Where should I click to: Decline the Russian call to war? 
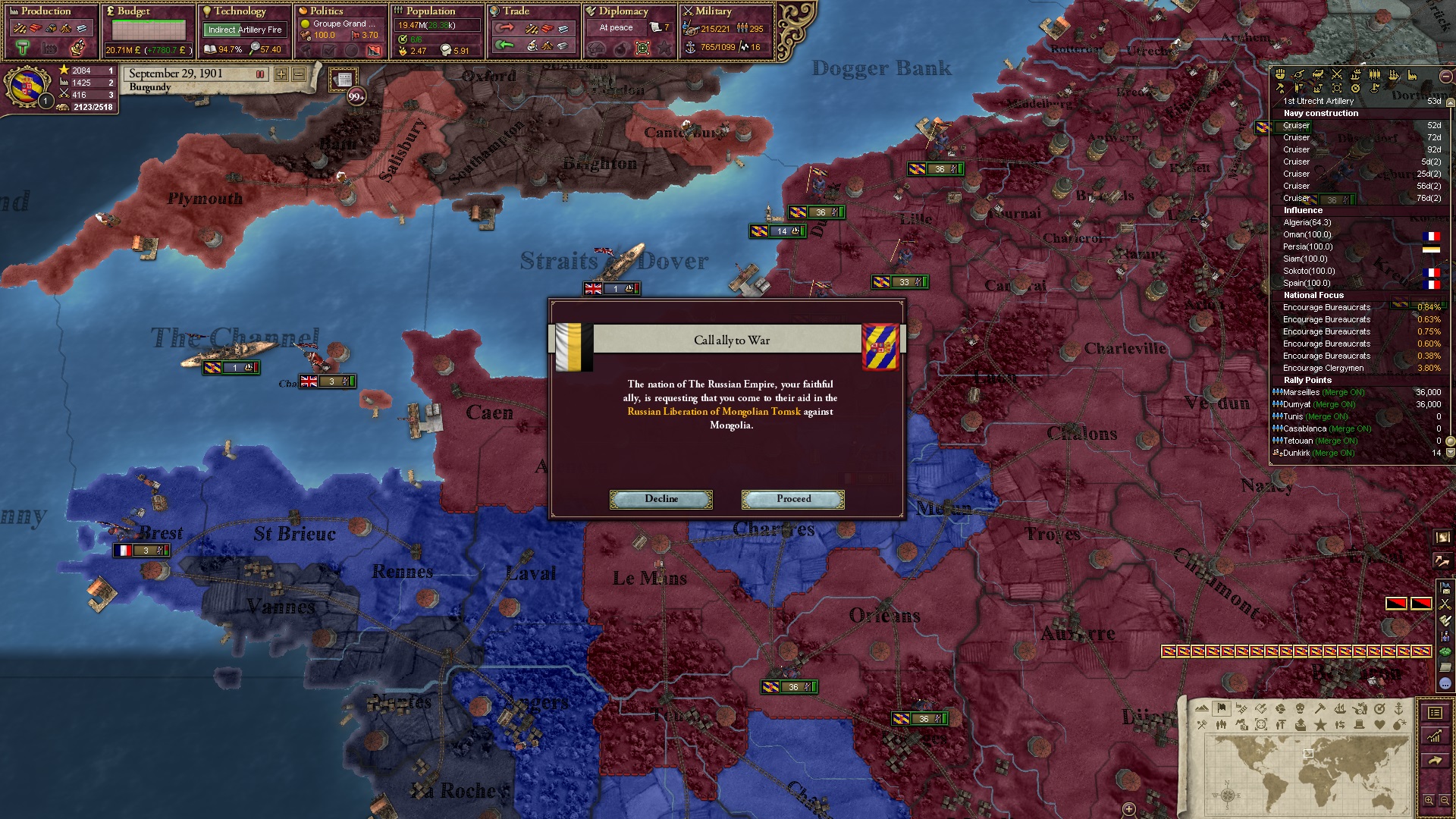[x=661, y=499]
